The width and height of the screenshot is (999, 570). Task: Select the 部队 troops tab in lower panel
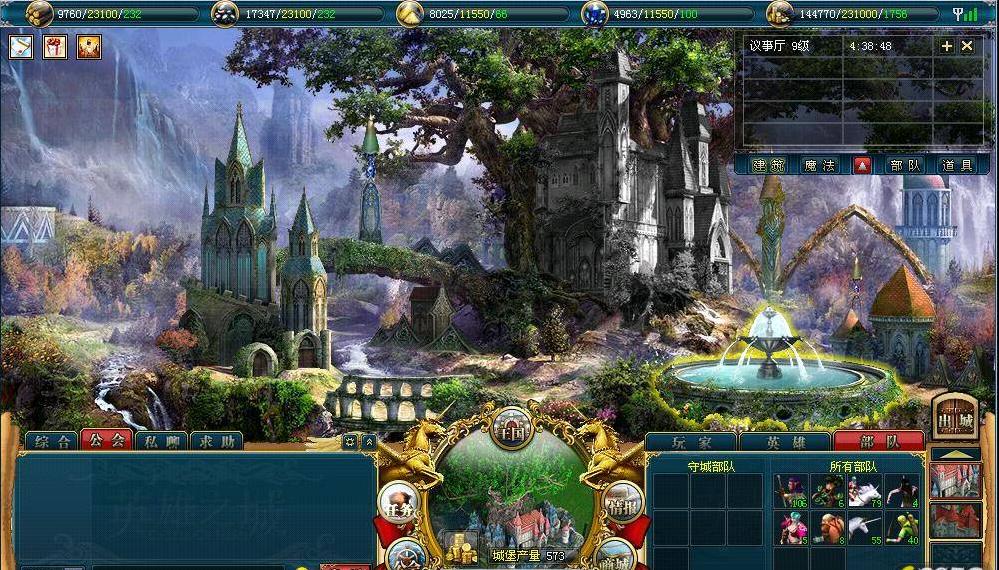click(x=877, y=441)
